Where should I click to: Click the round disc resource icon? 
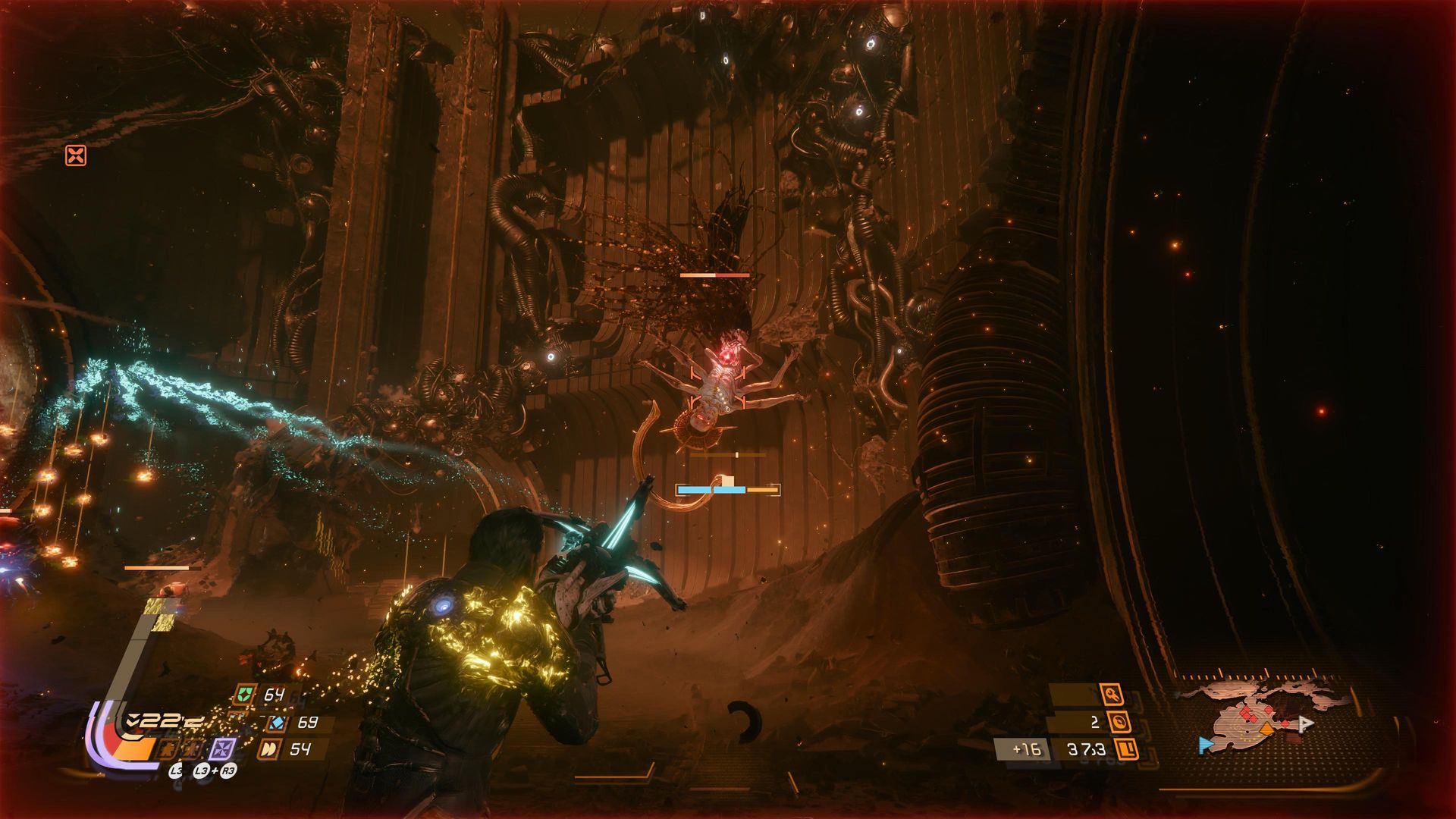tap(1119, 721)
